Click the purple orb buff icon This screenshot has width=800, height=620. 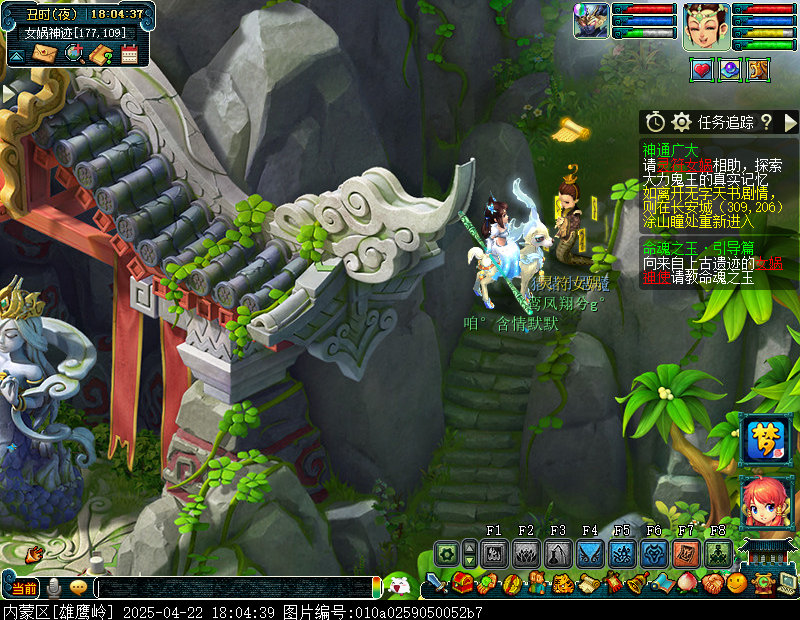point(730,69)
